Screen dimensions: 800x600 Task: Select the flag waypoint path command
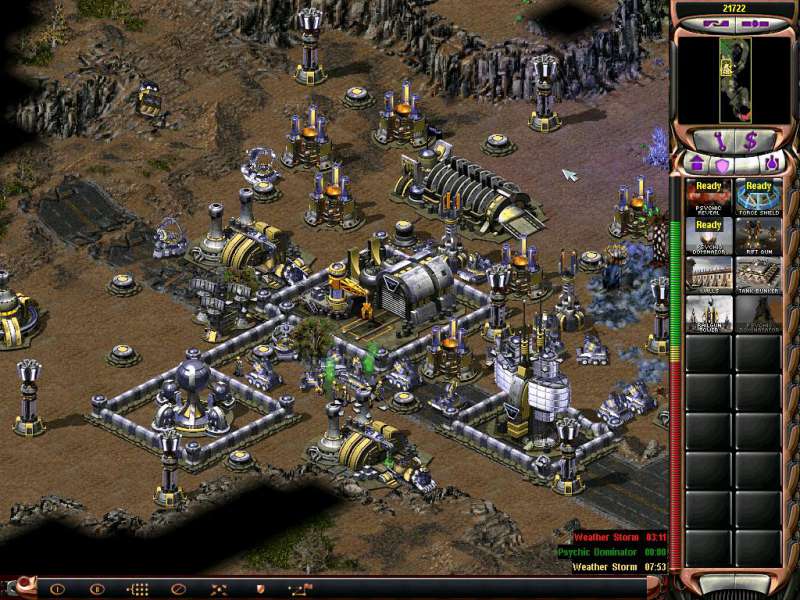point(299,589)
